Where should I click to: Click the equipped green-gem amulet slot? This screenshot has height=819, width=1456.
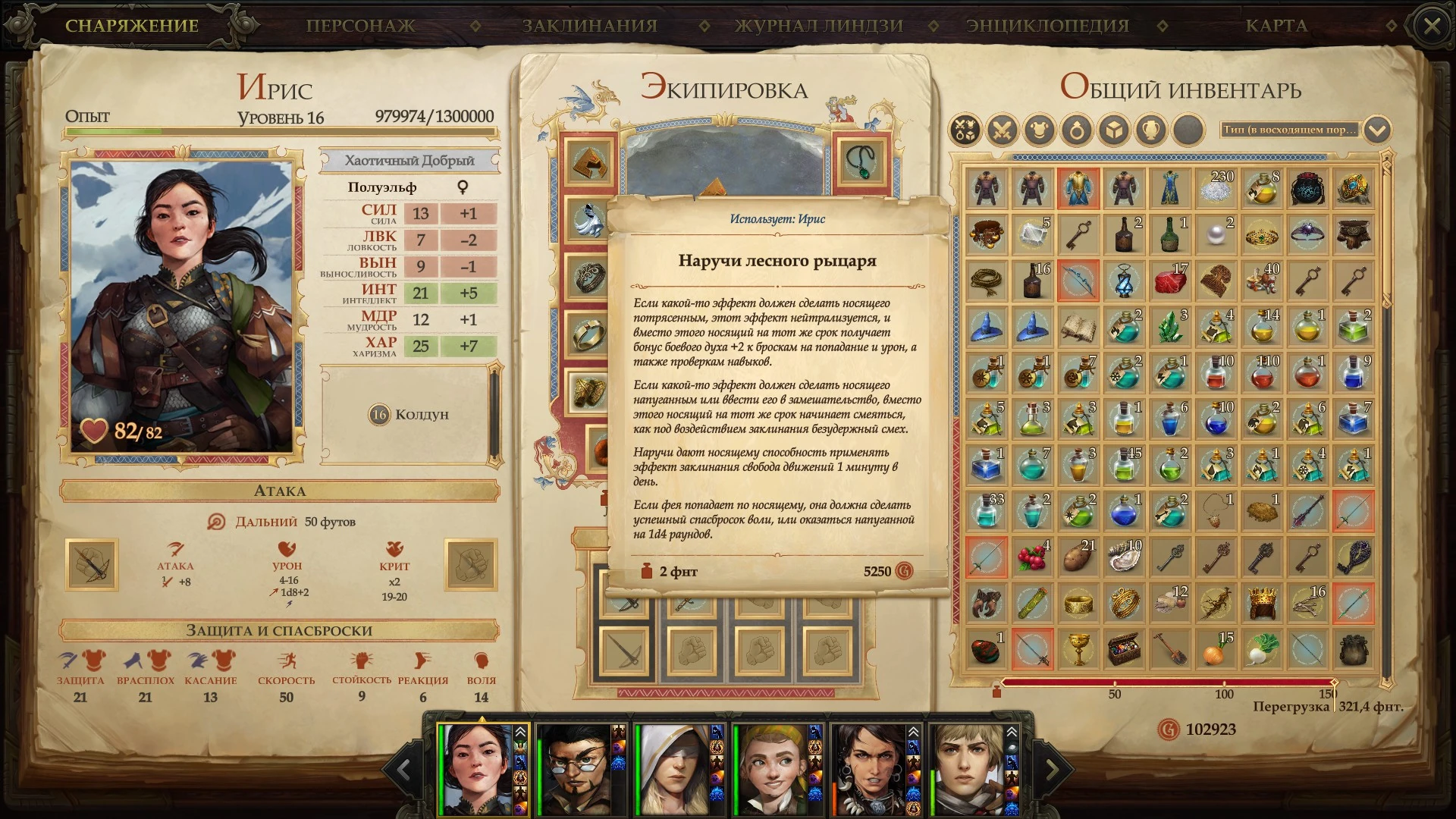tap(861, 161)
